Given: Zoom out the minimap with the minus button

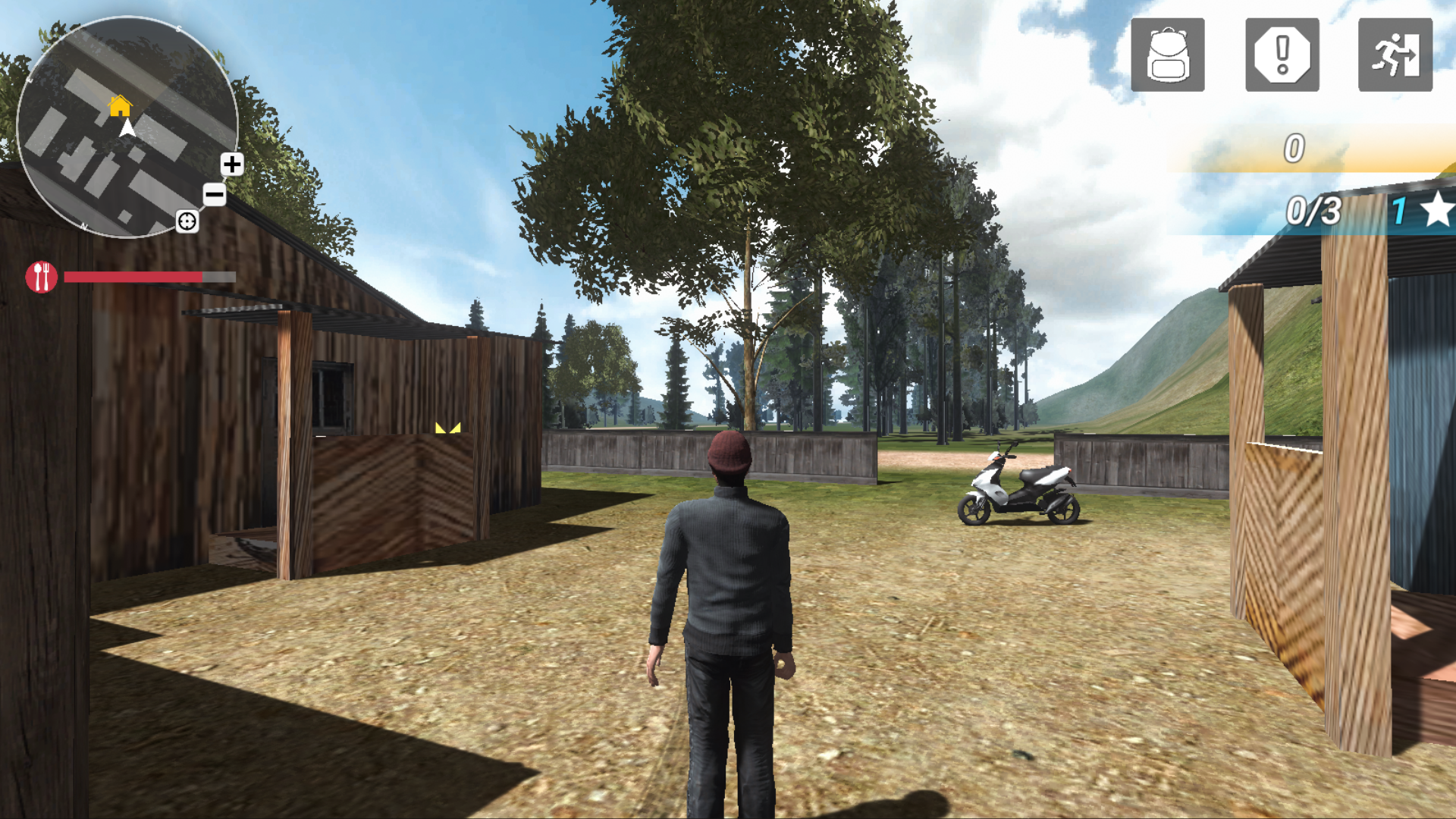Looking at the screenshot, I should point(213,196).
